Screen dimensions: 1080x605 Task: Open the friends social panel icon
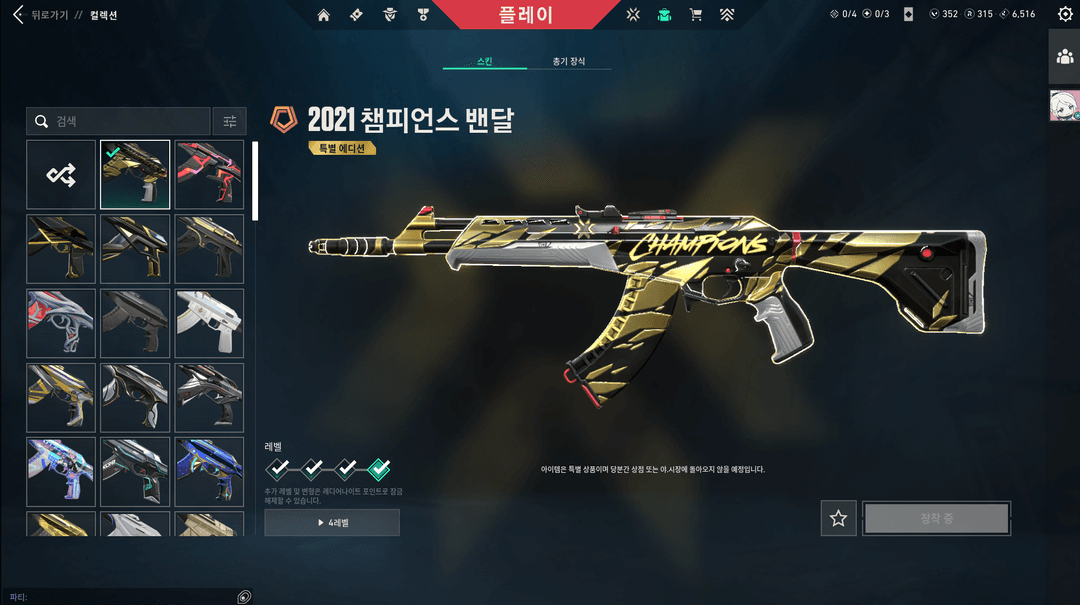(x=1064, y=56)
